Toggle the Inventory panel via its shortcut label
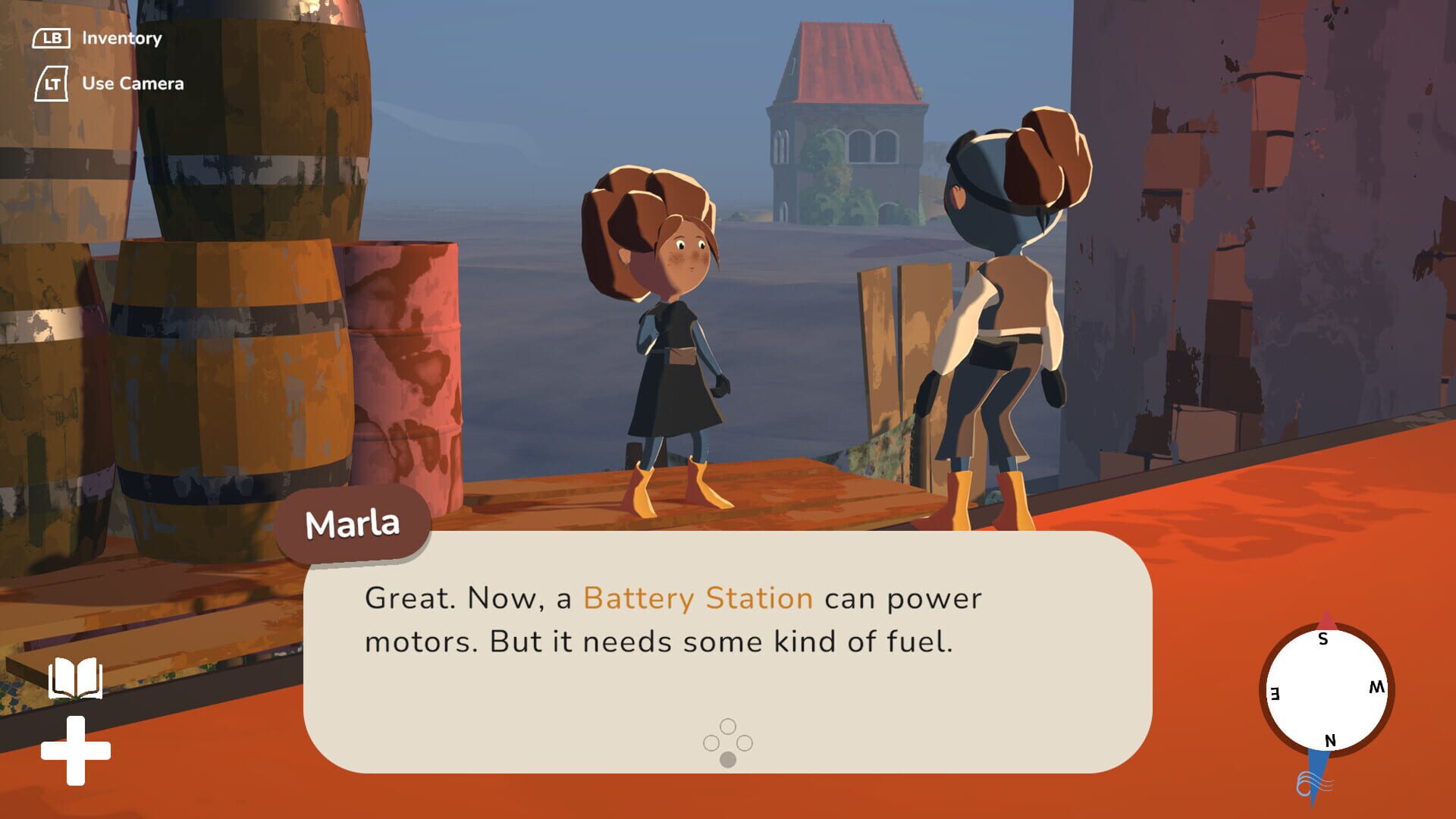1456x819 pixels. coord(52,36)
